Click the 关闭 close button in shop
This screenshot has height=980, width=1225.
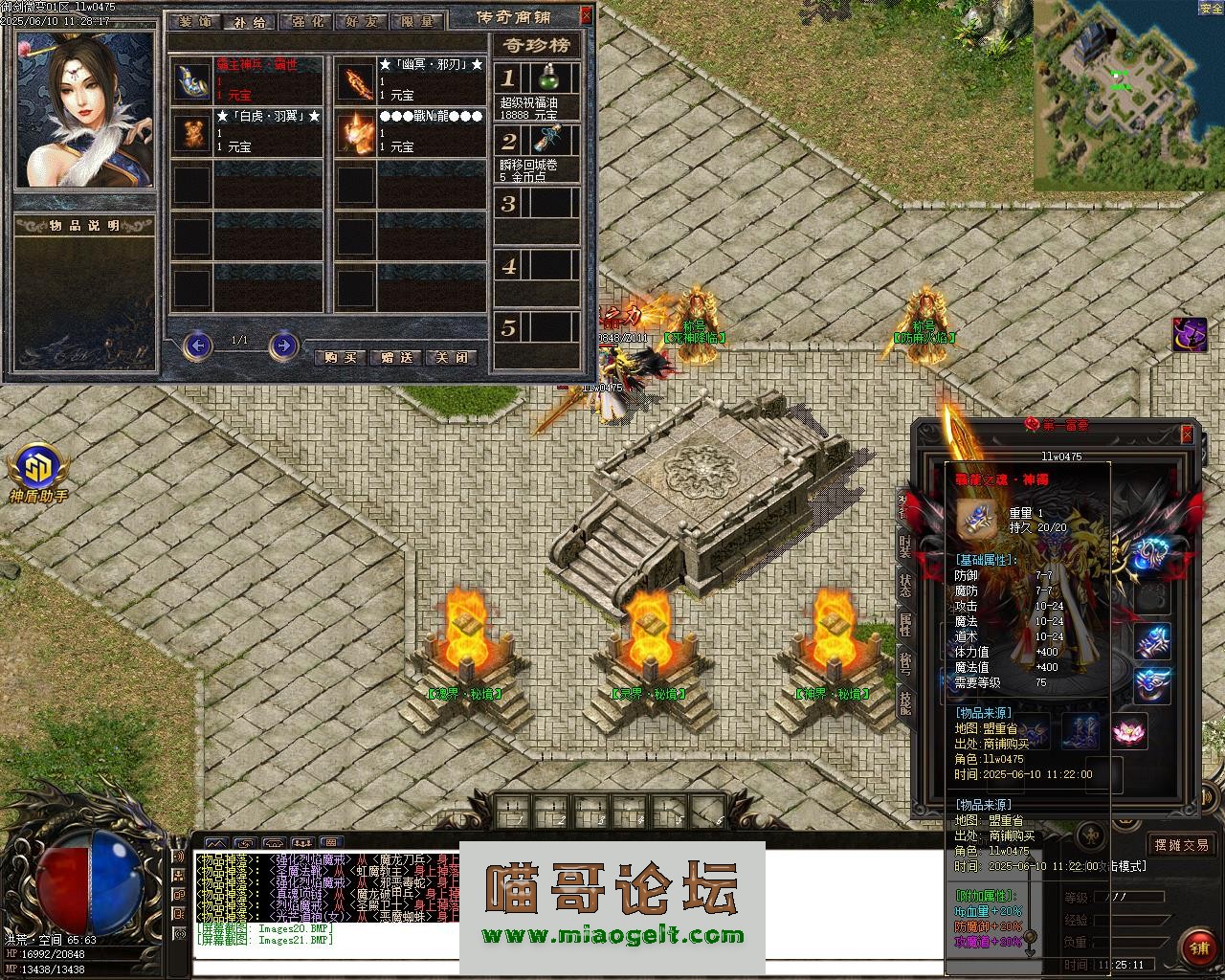pos(451,357)
